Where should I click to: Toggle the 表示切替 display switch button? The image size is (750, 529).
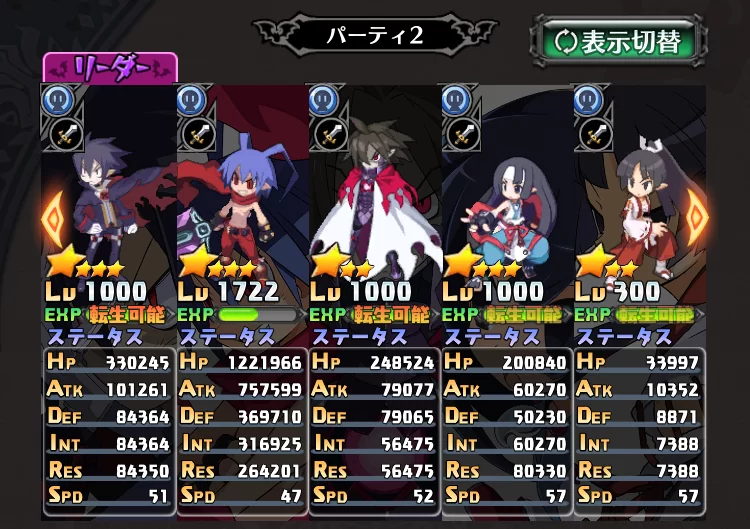tap(618, 41)
